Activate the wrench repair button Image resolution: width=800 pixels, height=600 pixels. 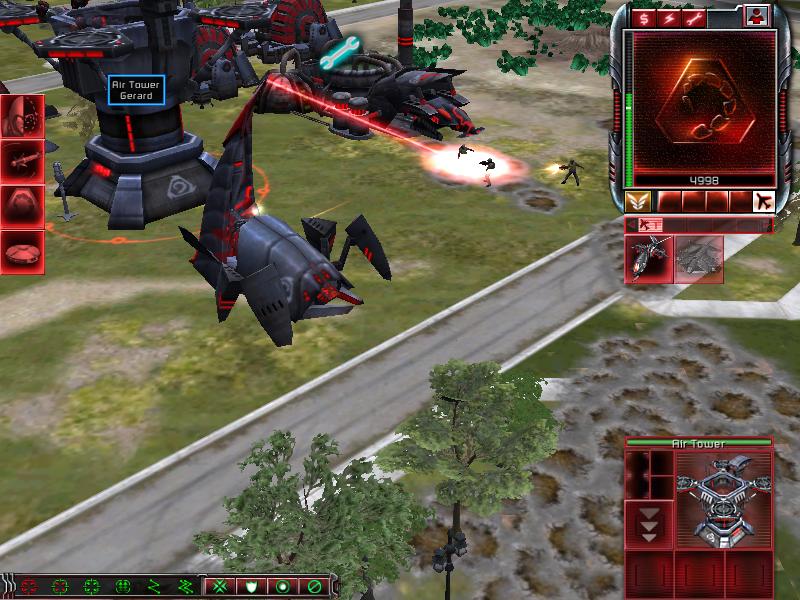point(692,18)
